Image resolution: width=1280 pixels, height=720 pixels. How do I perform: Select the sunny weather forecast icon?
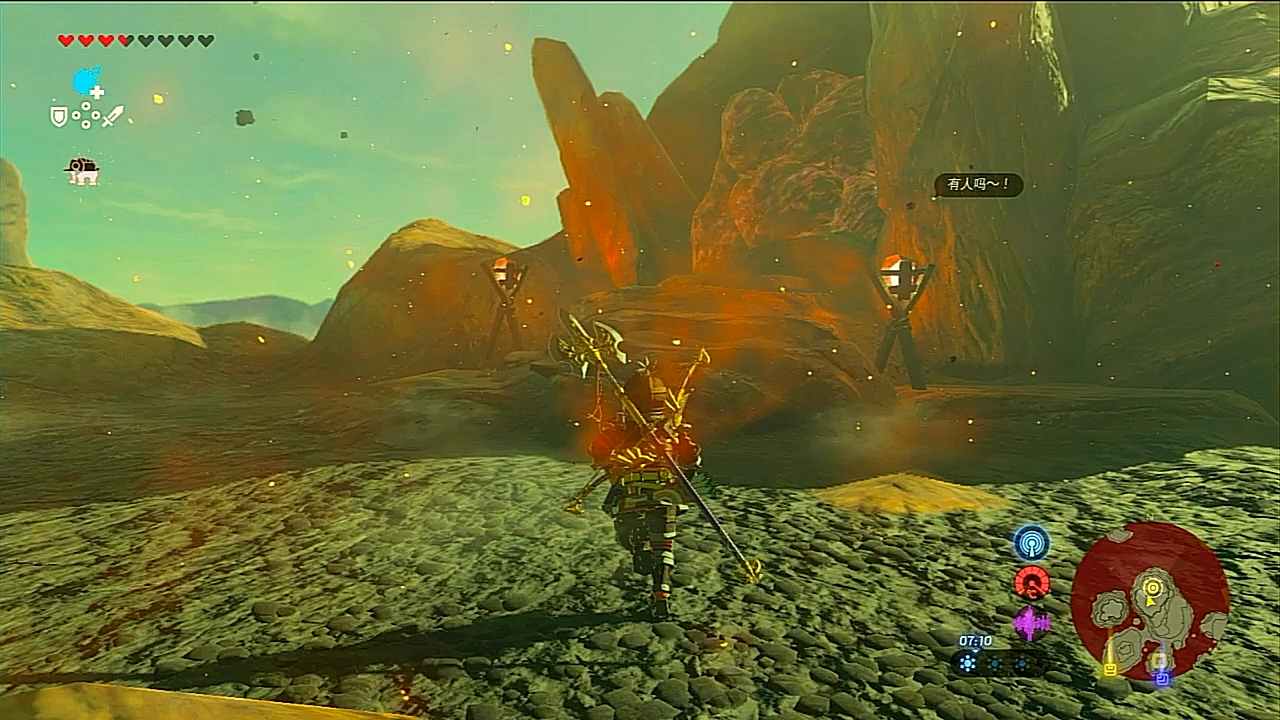pos(968,662)
